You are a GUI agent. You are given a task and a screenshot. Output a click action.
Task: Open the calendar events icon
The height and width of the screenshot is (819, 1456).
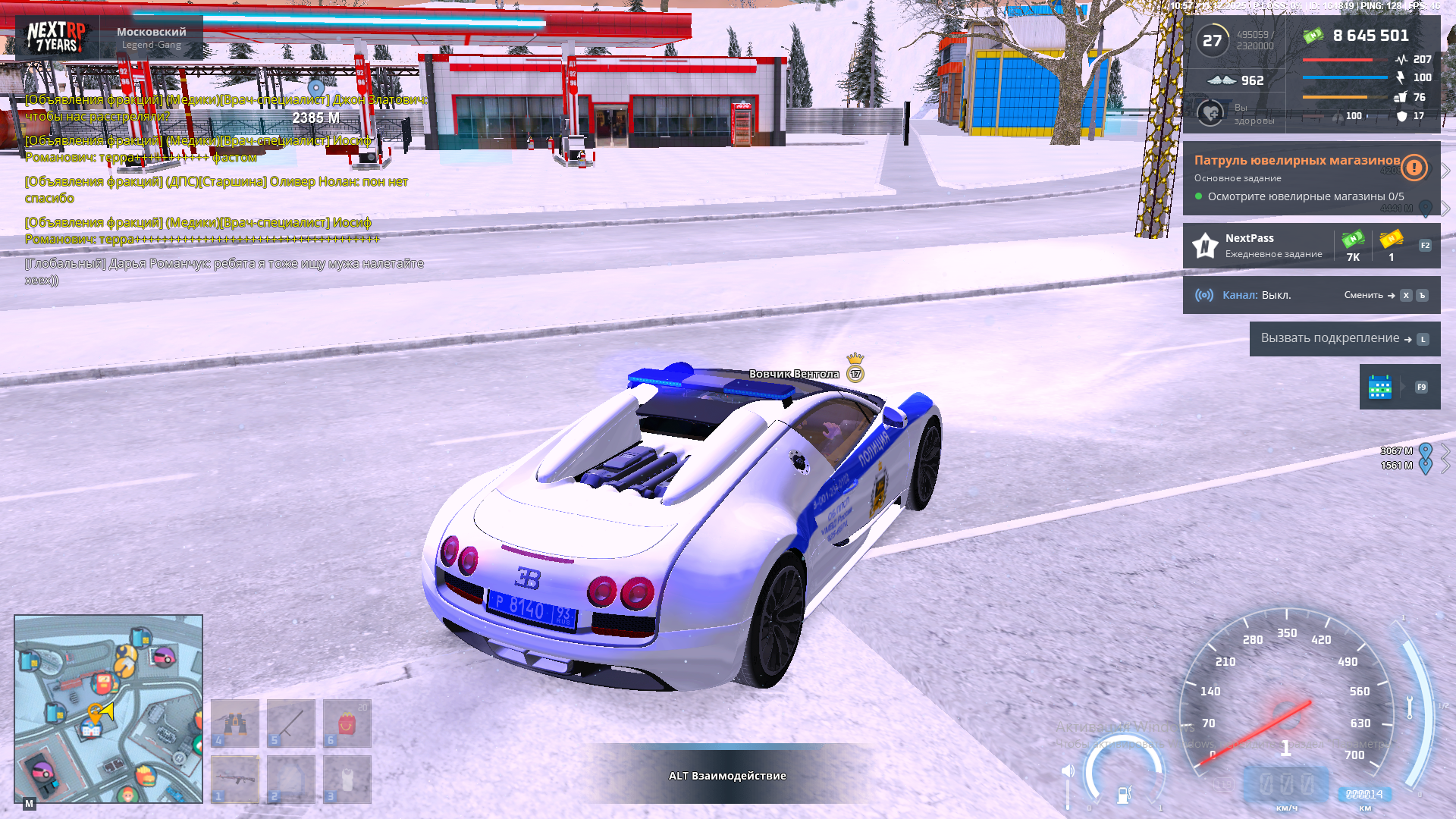[1380, 387]
